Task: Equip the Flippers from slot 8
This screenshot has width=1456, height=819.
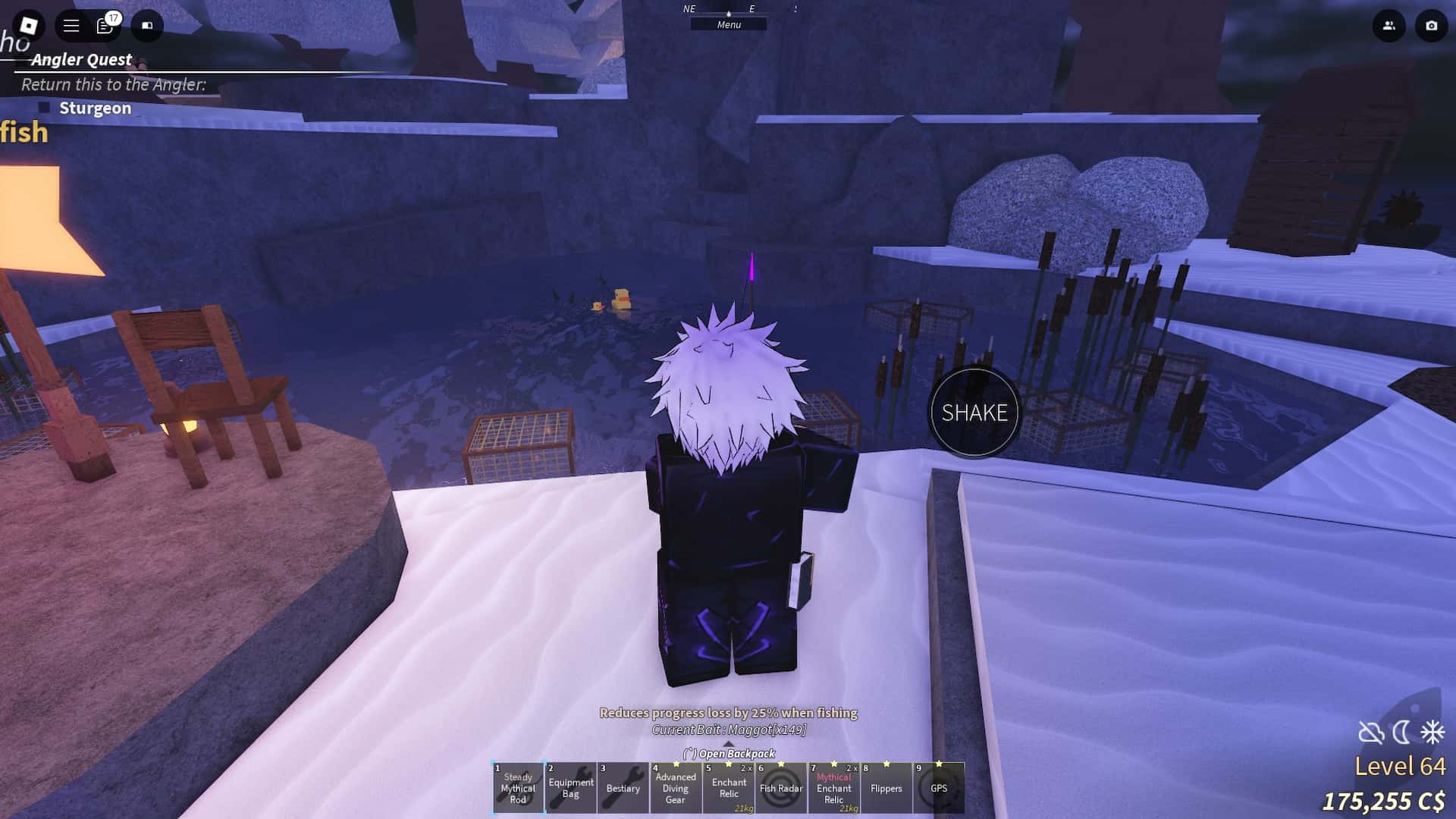Action: [782, 789]
